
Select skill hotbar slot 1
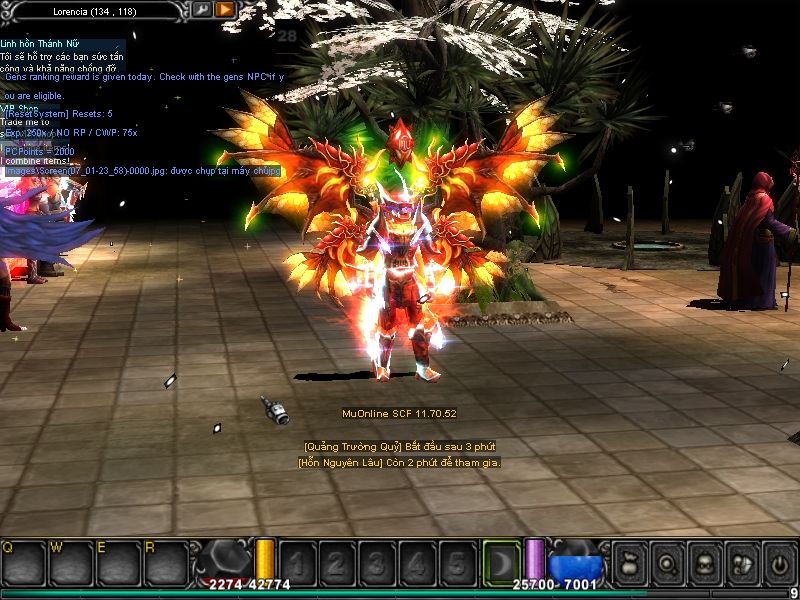point(299,562)
